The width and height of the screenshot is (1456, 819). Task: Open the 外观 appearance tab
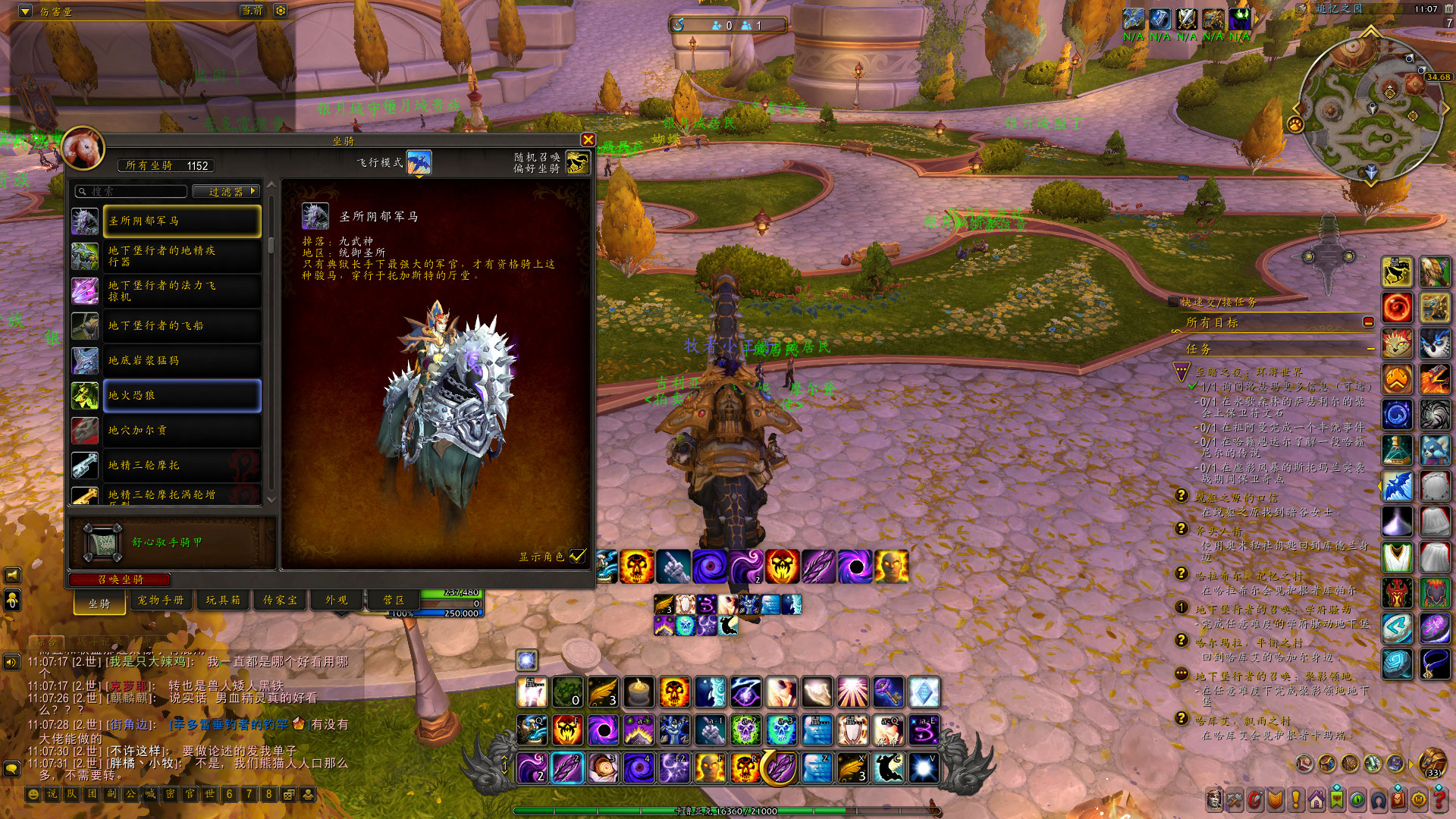tap(337, 600)
